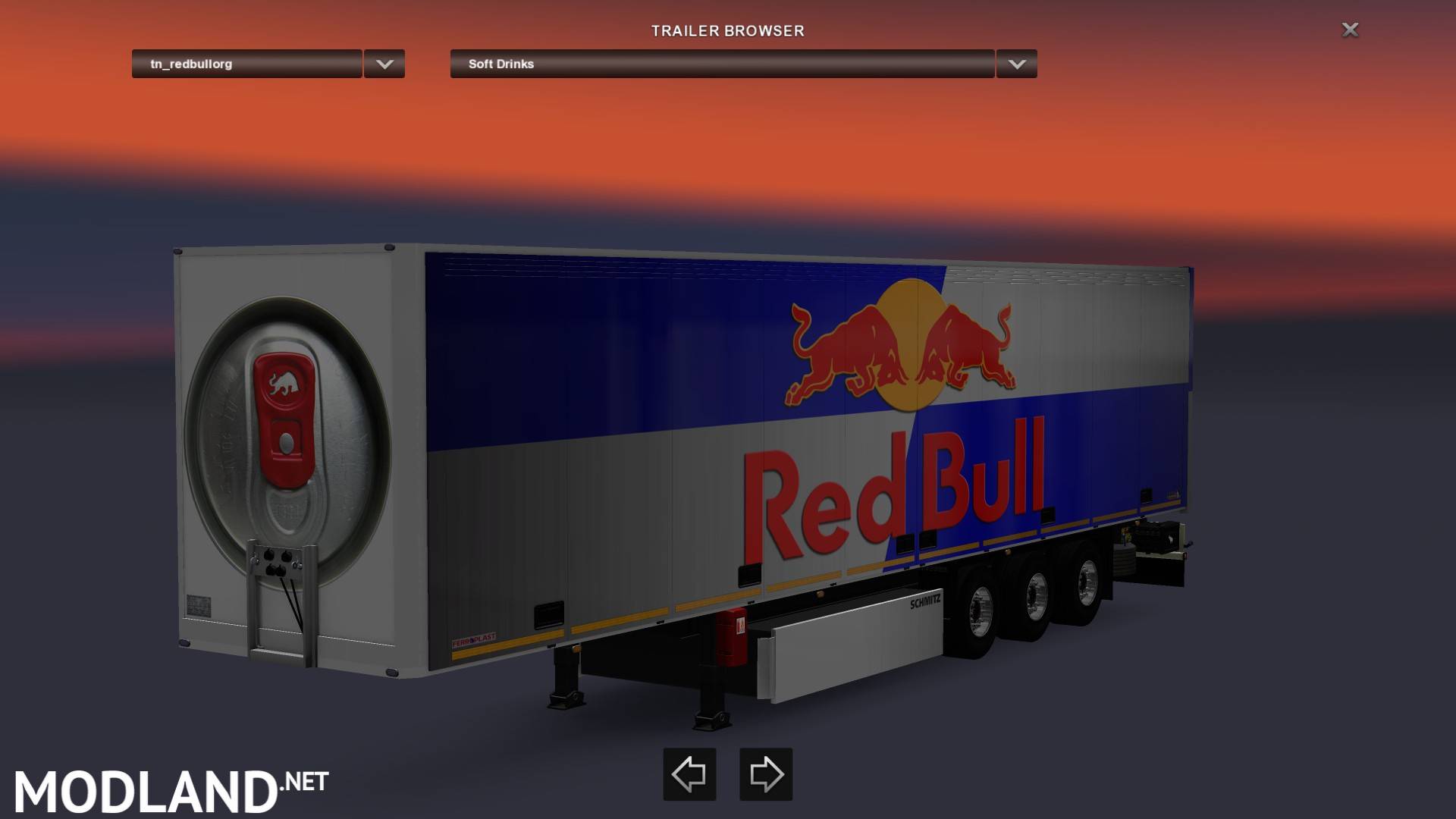Image resolution: width=1456 pixels, height=819 pixels.
Task: Click the tn_redbullorg text field
Action: click(x=246, y=64)
